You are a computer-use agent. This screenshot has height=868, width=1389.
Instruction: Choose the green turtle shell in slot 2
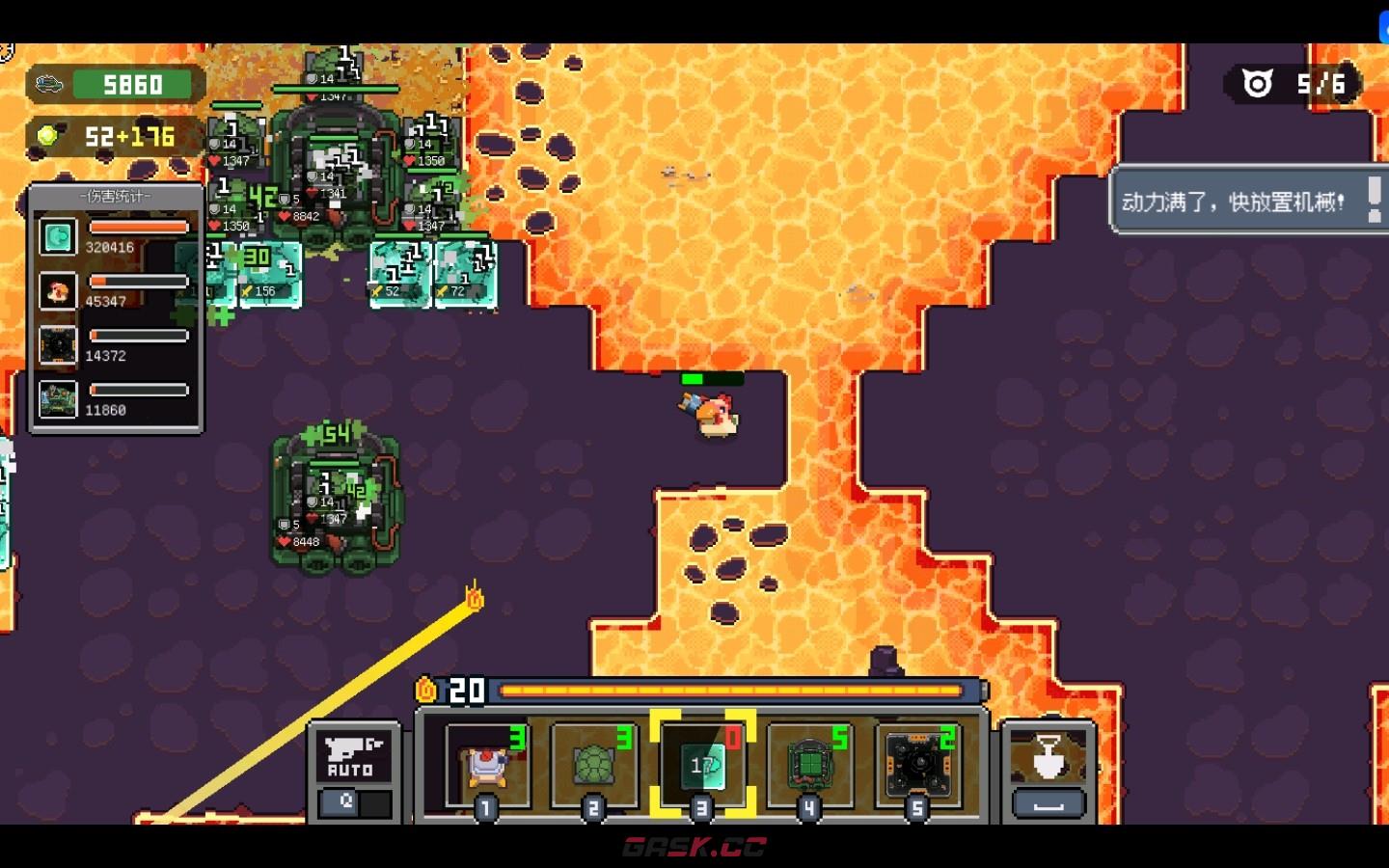(594, 766)
